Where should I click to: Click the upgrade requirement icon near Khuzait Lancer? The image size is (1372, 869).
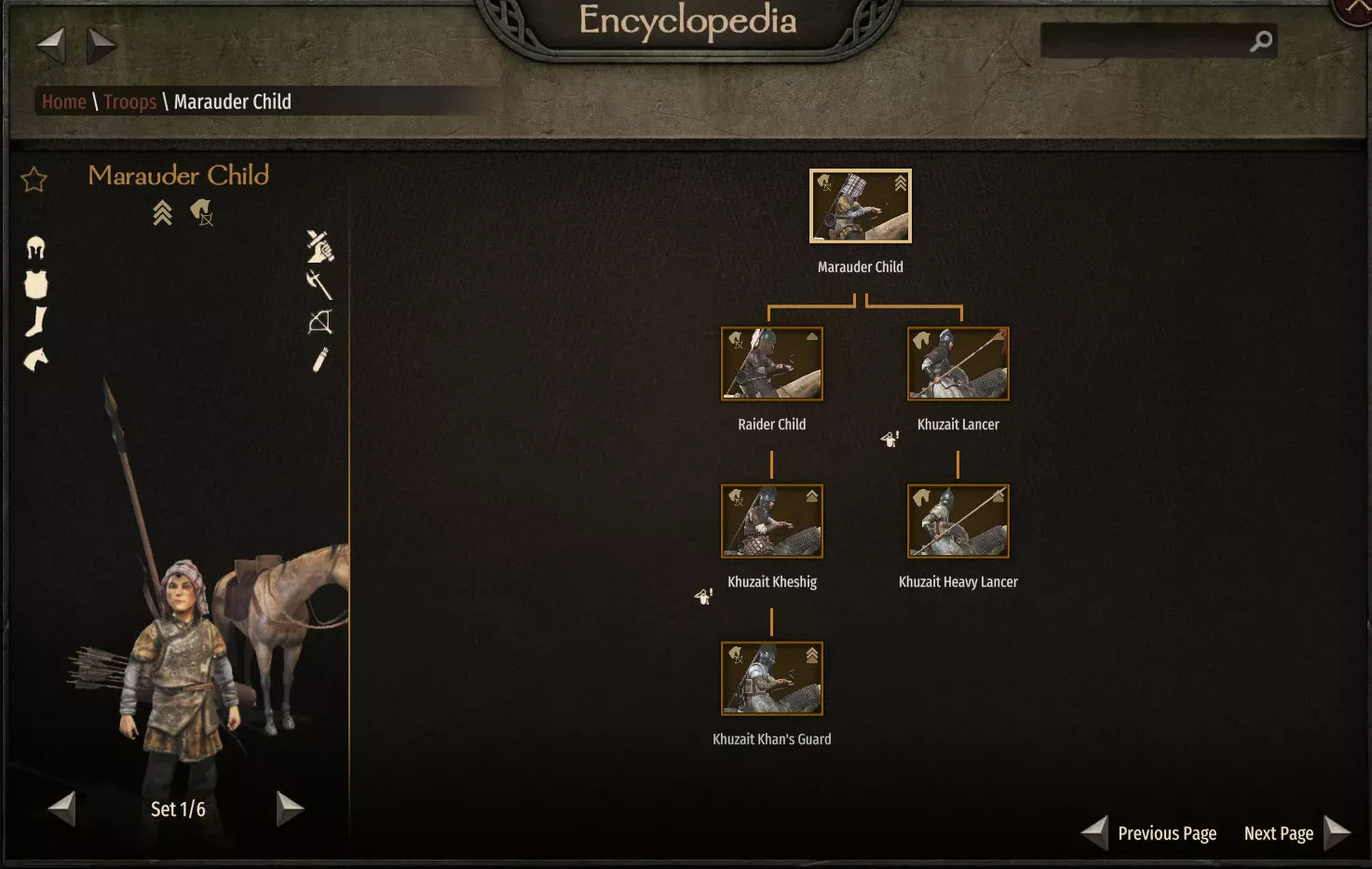coord(889,438)
